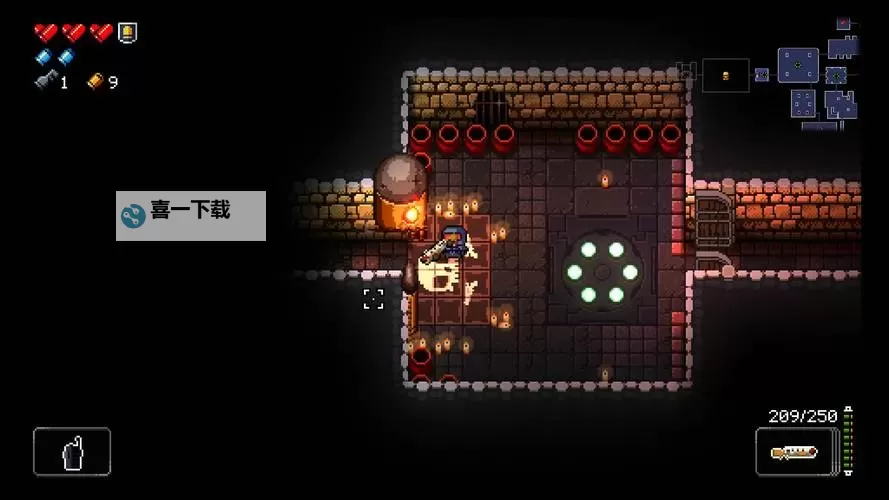
Task: Select the active item slot
Action: coord(72,452)
